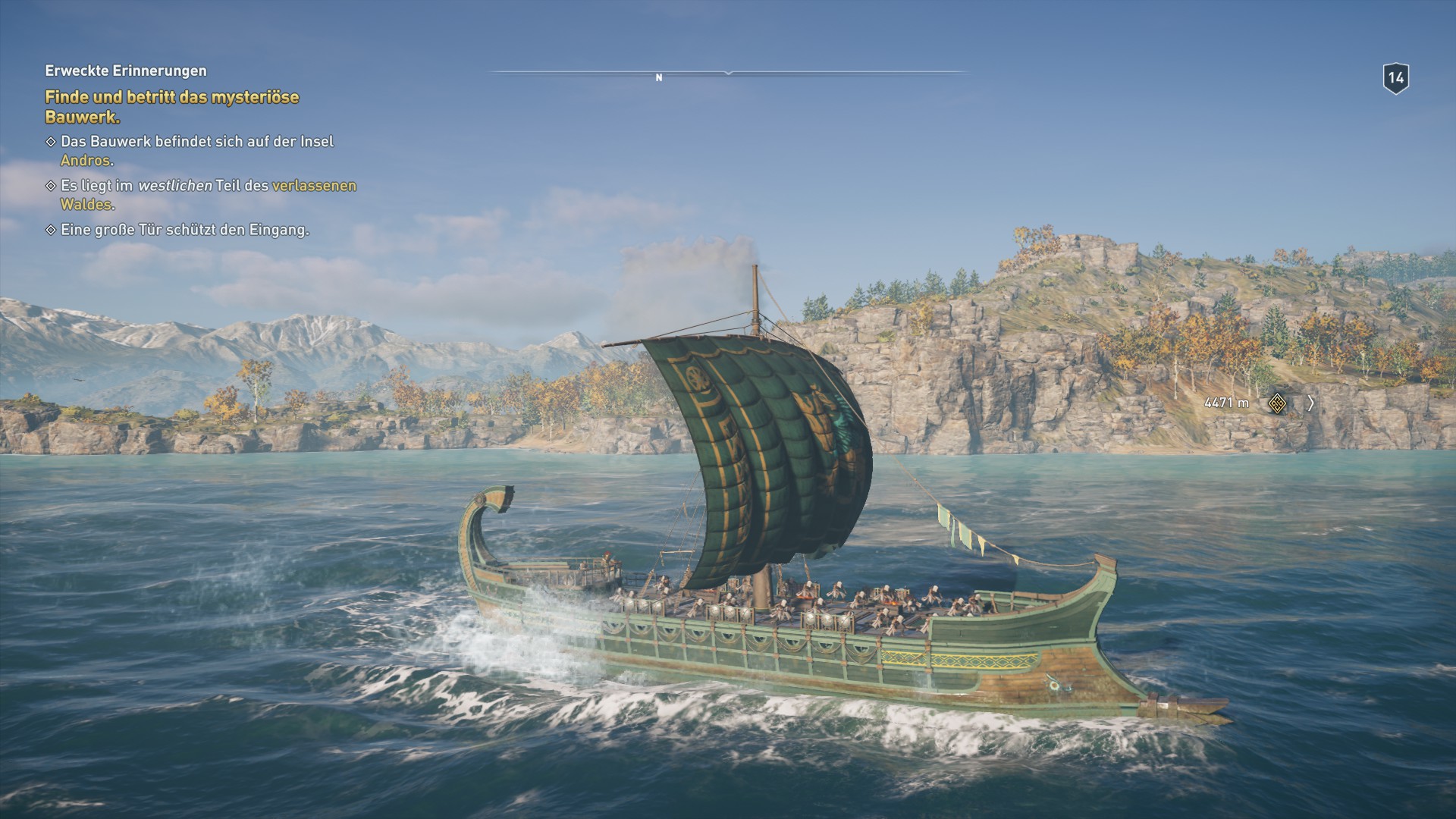Click the diamond bullet beside the westlichen objective
Image resolution: width=1456 pixels, height=819 pixels.
50,184
